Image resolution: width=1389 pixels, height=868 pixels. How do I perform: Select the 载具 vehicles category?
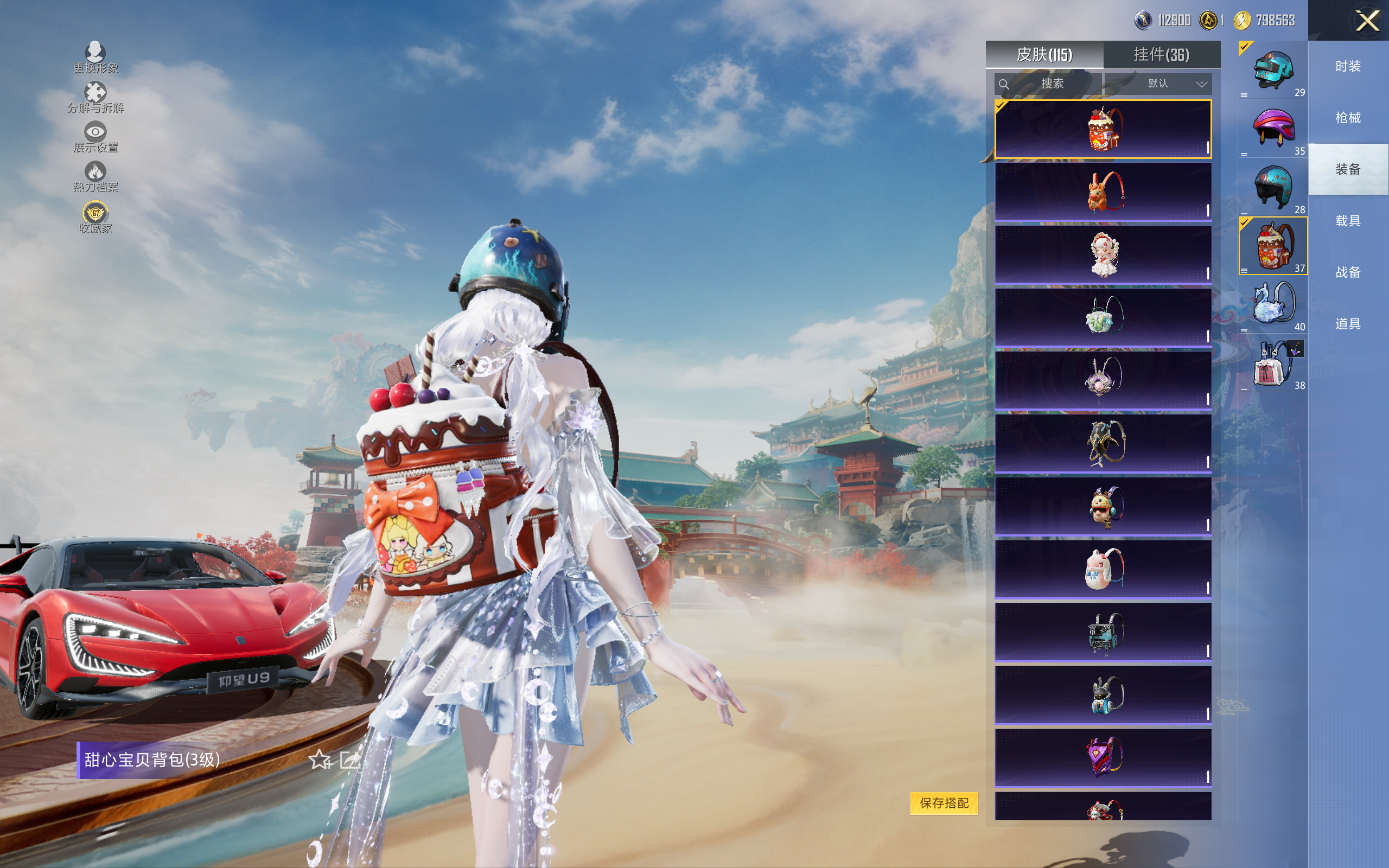[x=1348, y=221]
